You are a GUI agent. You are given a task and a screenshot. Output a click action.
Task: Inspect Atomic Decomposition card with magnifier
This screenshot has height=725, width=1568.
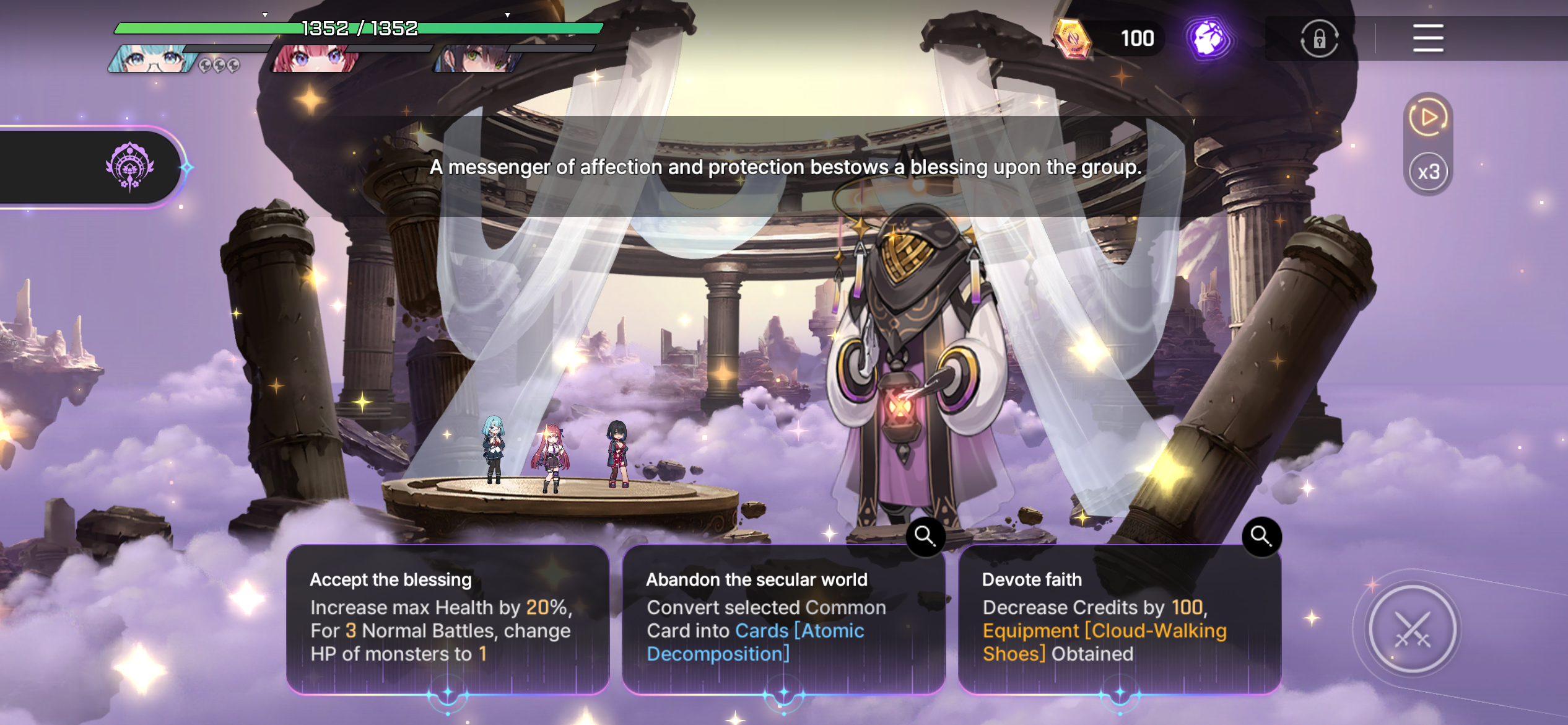click(x=925, y=535)
